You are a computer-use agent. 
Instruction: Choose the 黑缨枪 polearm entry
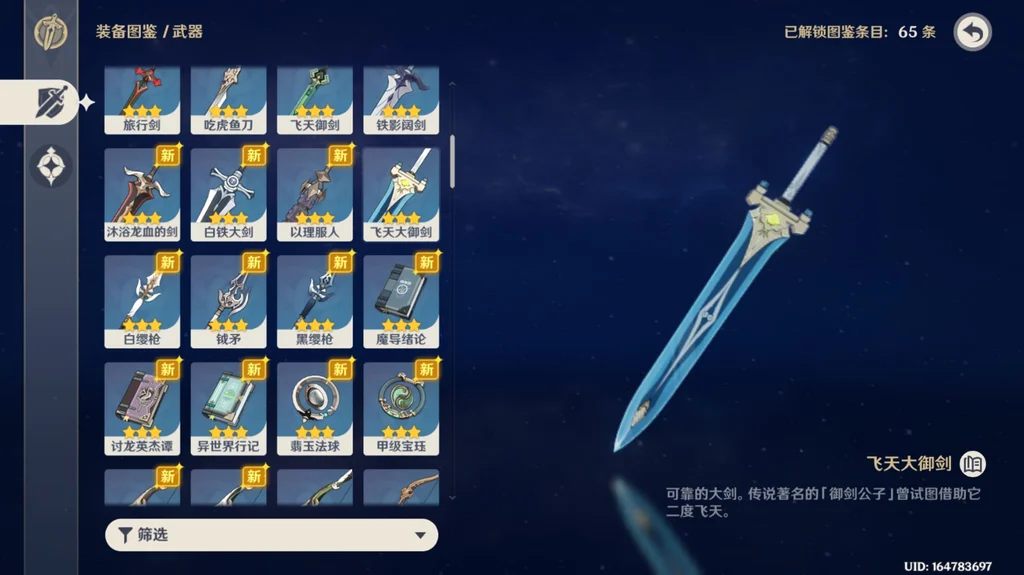[314, 301]
